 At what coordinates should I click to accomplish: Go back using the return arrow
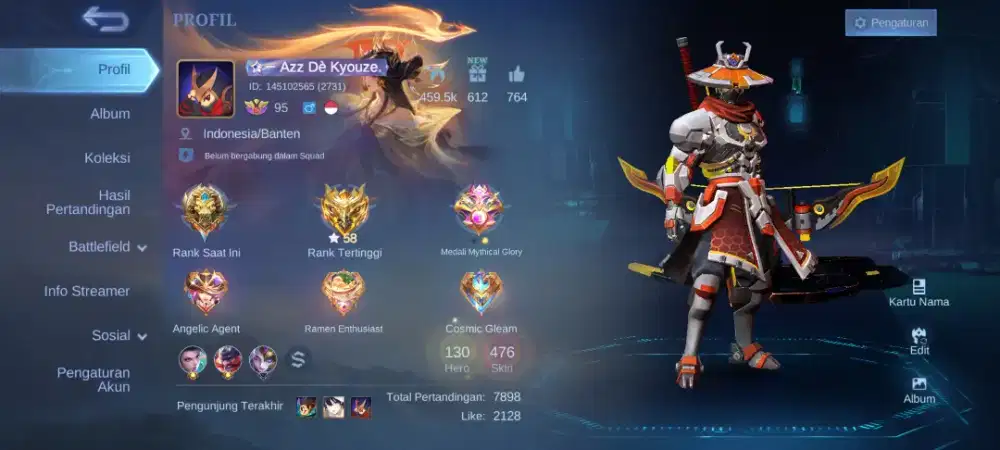(105, 18)
